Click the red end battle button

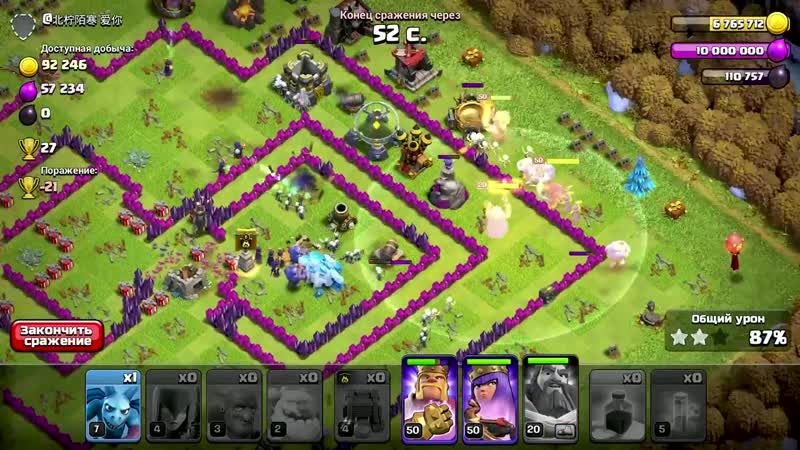[57, 336]
